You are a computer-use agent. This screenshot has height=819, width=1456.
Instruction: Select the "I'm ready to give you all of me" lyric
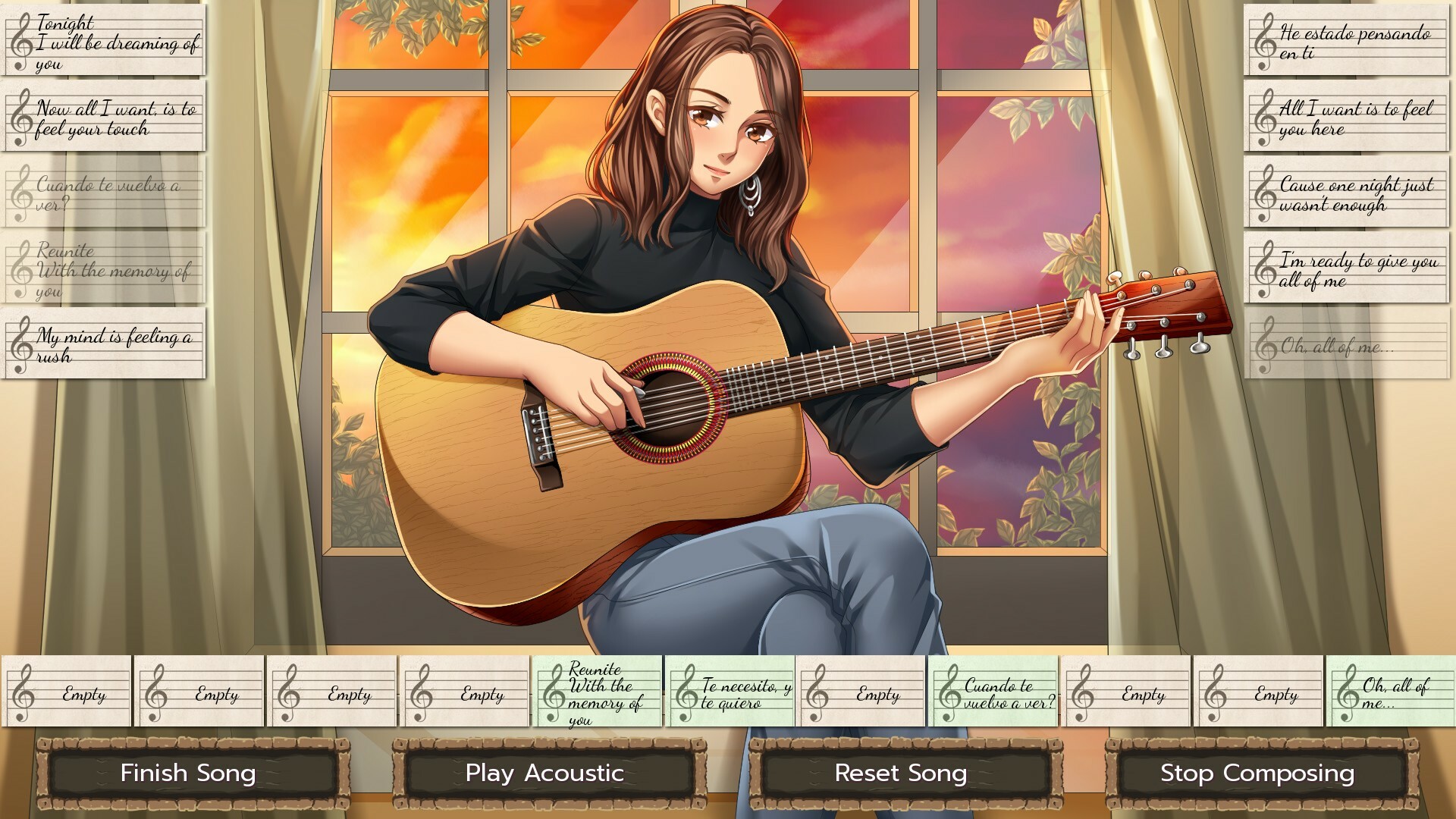(x=1346, y=269)
